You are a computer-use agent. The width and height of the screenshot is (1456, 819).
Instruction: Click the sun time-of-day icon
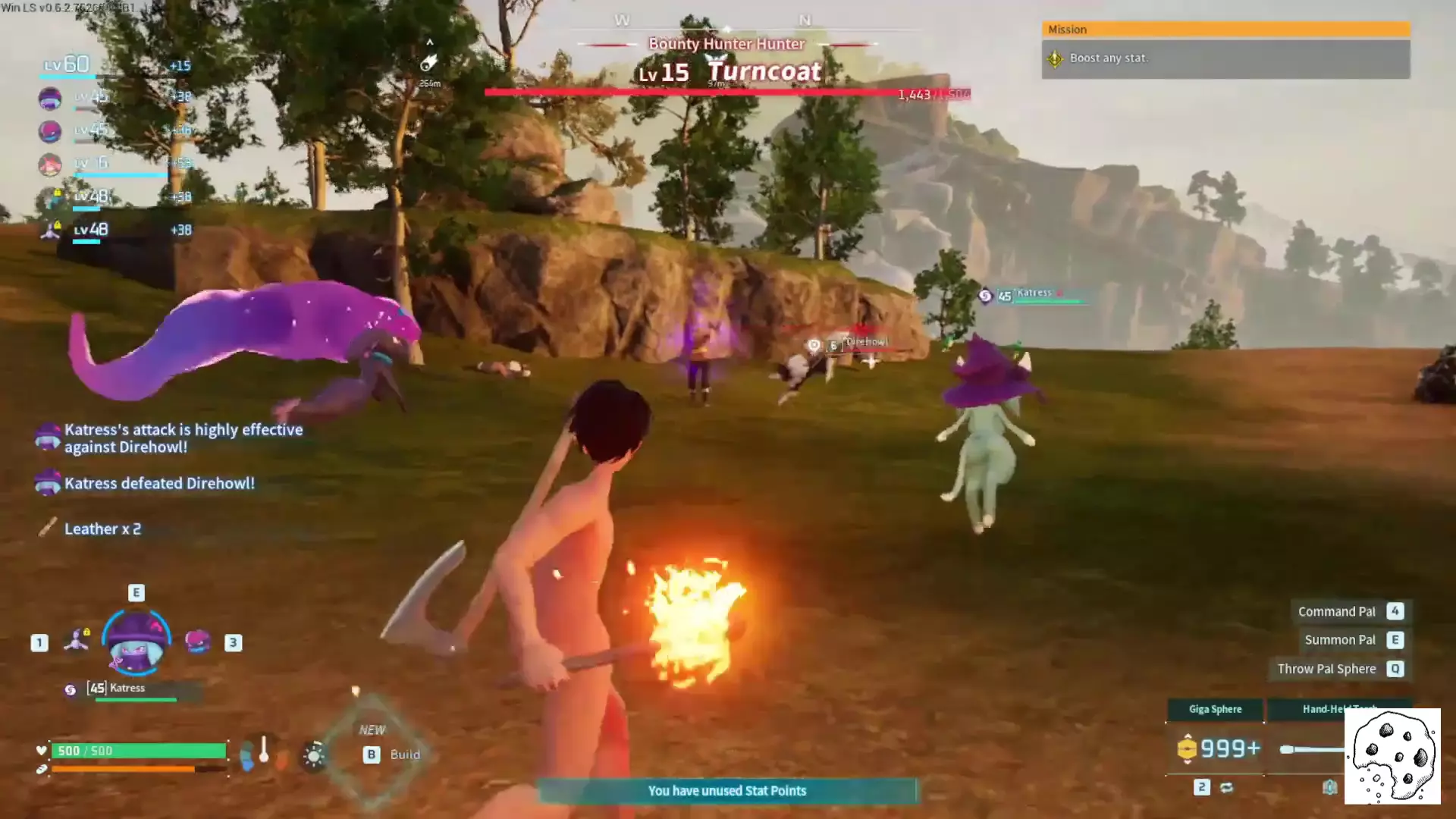(x=313, y=755)
